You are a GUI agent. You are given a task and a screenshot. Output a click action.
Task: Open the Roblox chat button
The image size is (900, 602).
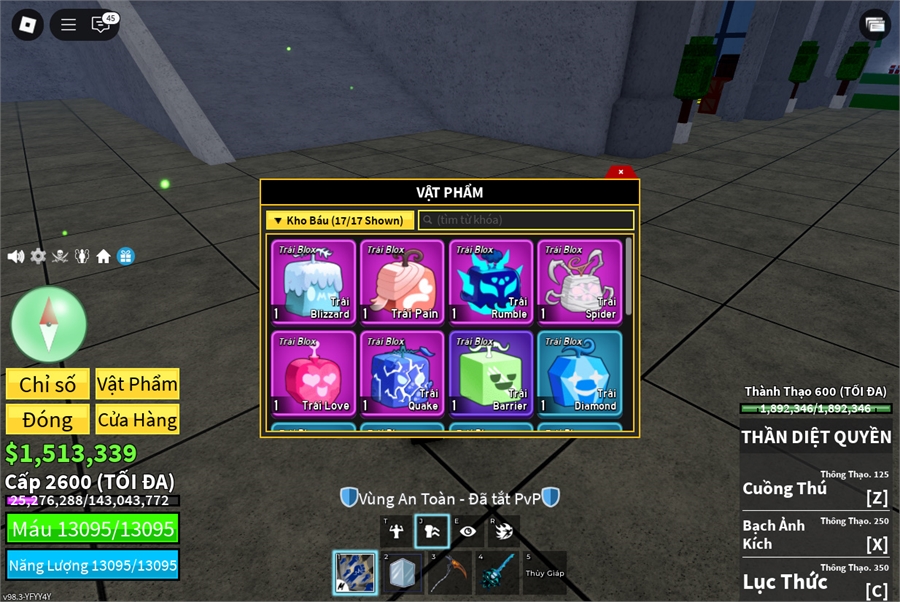[x=100, y=25]
